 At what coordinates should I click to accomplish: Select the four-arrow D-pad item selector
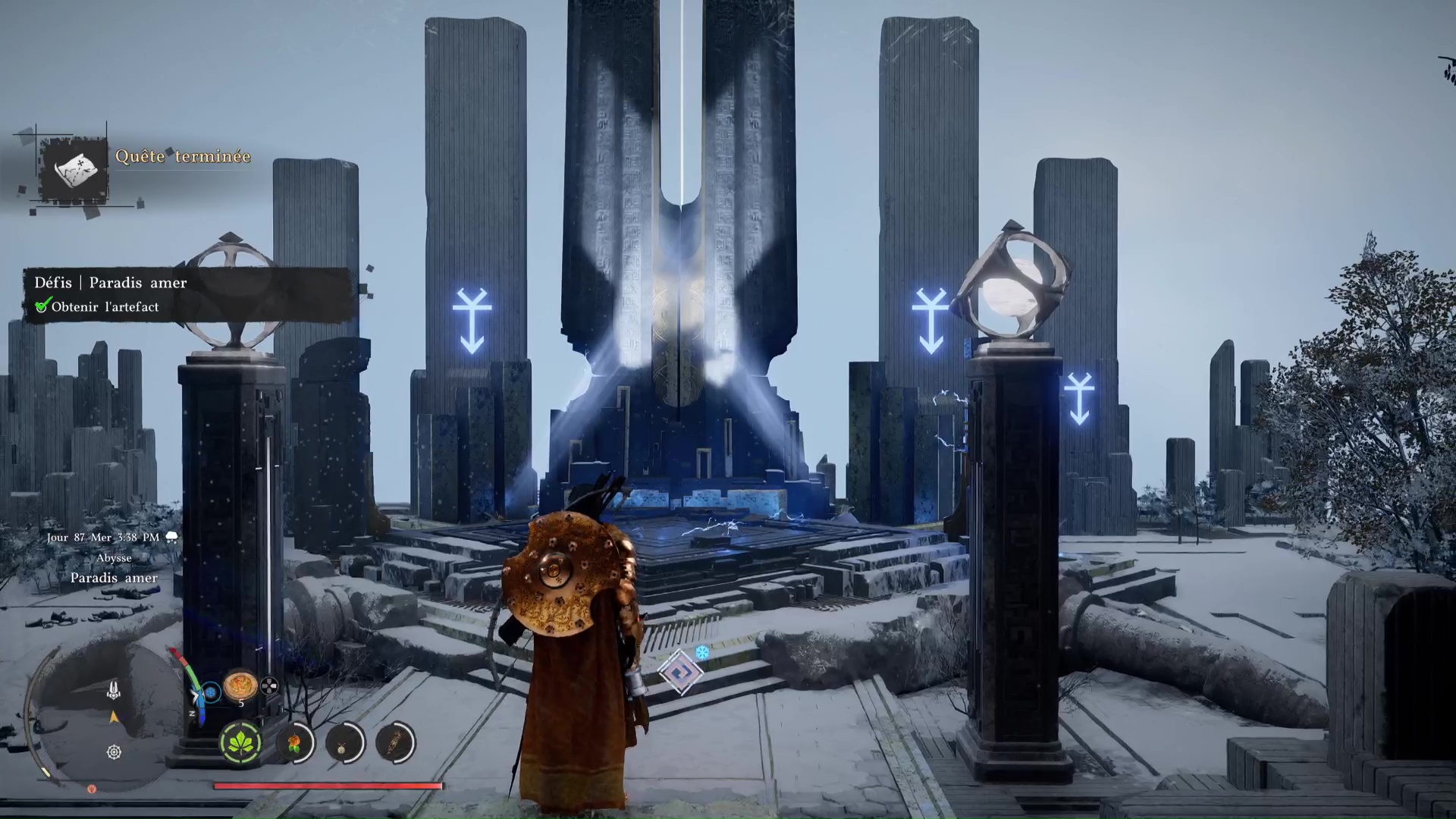[x=269, y=687]
